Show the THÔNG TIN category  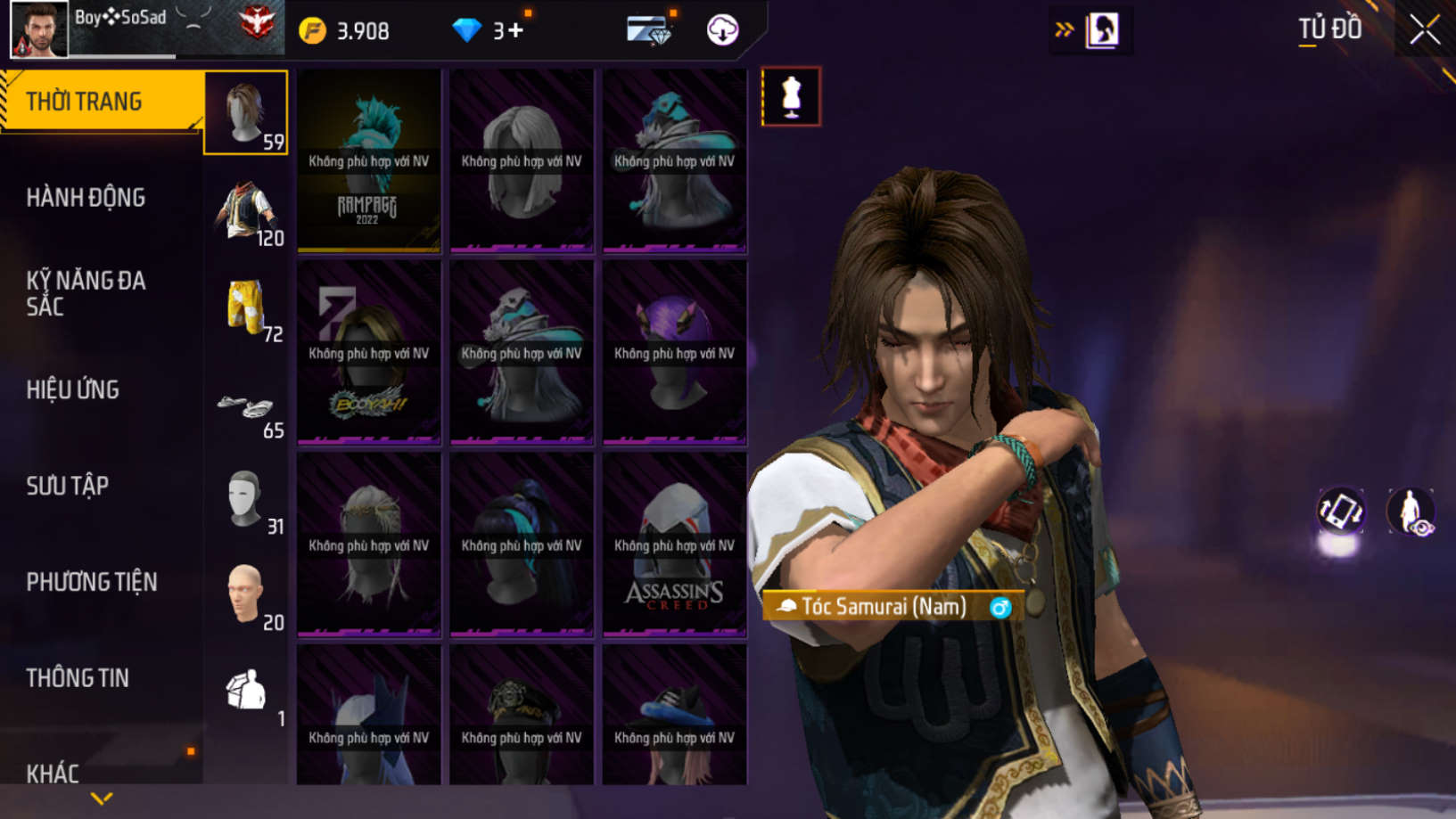[x=78, y=678]
